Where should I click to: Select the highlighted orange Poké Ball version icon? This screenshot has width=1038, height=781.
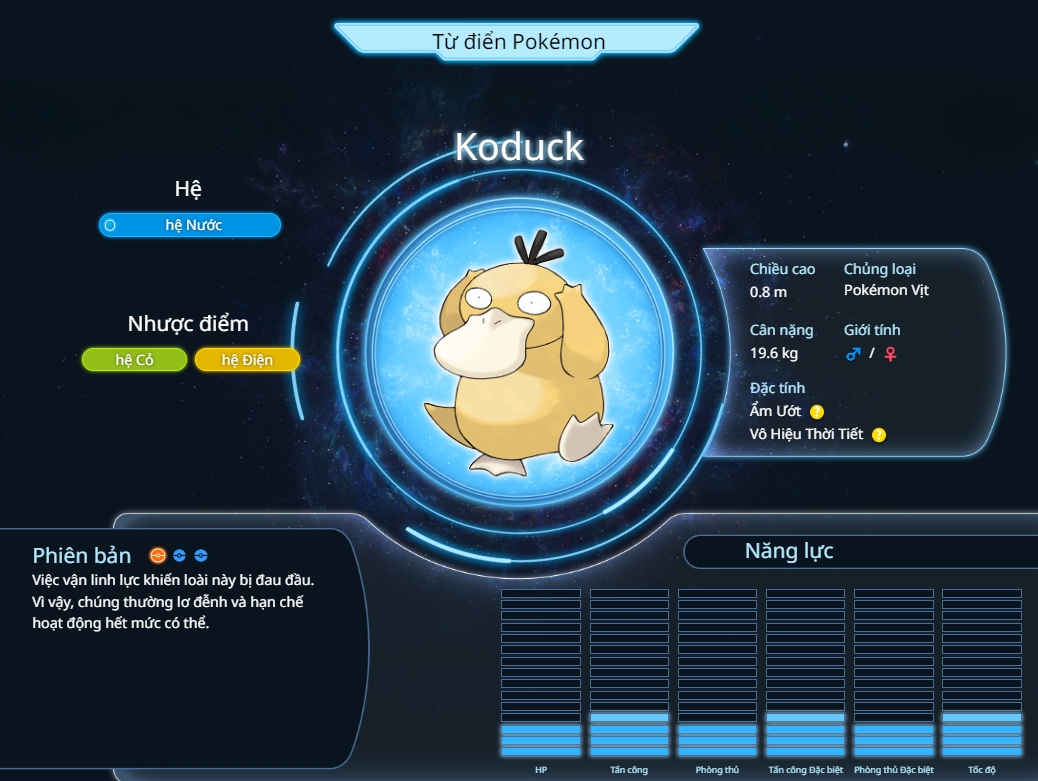[157, 555]
